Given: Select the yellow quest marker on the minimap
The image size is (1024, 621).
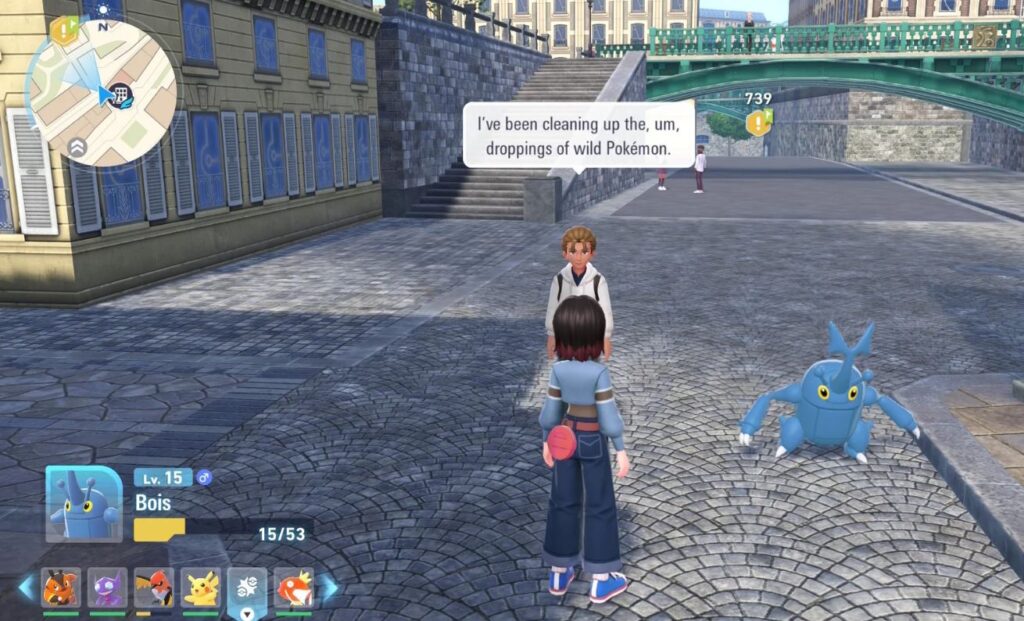Looking at the screenshot, I should (x=64, y=29).
